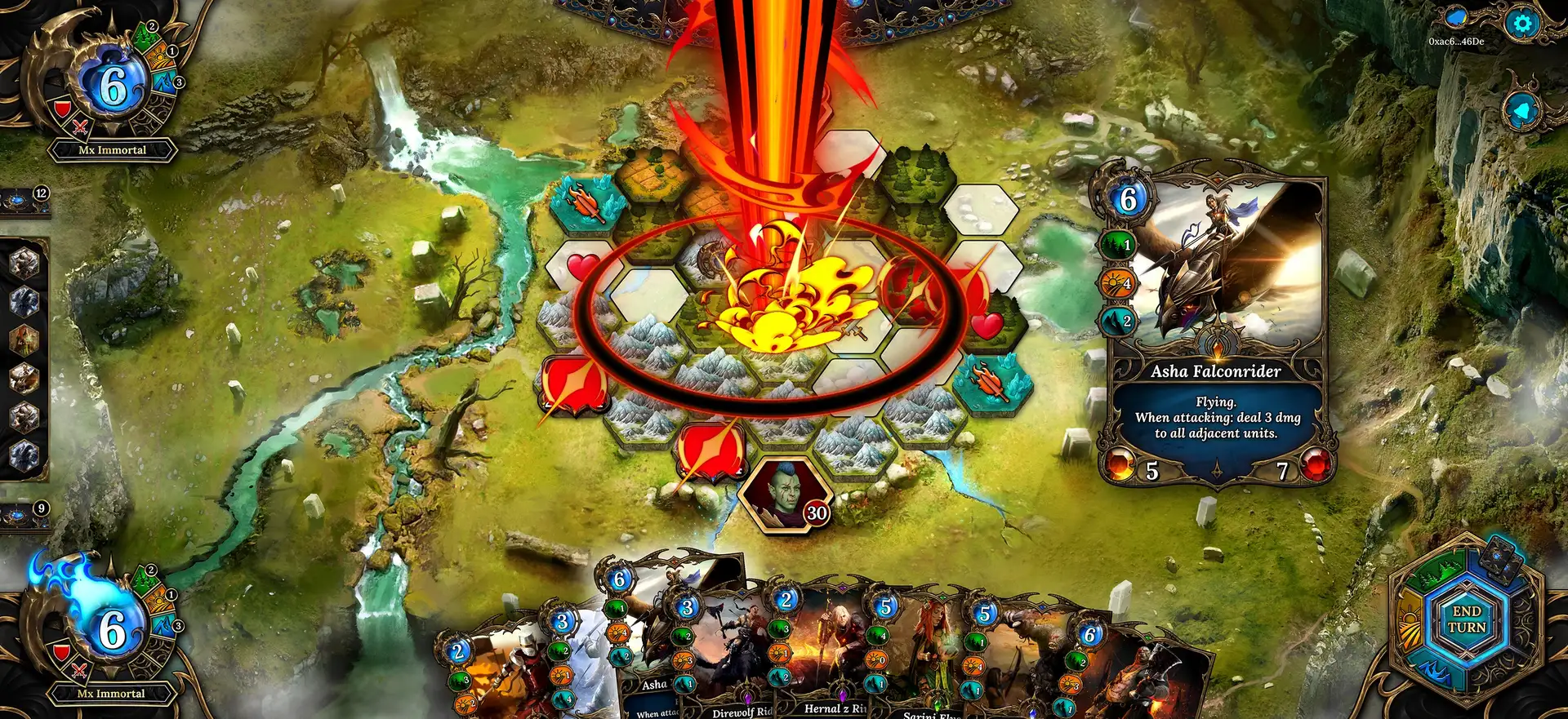Click the bottom Mx Immortal player nameplate

tap(111, 694)
